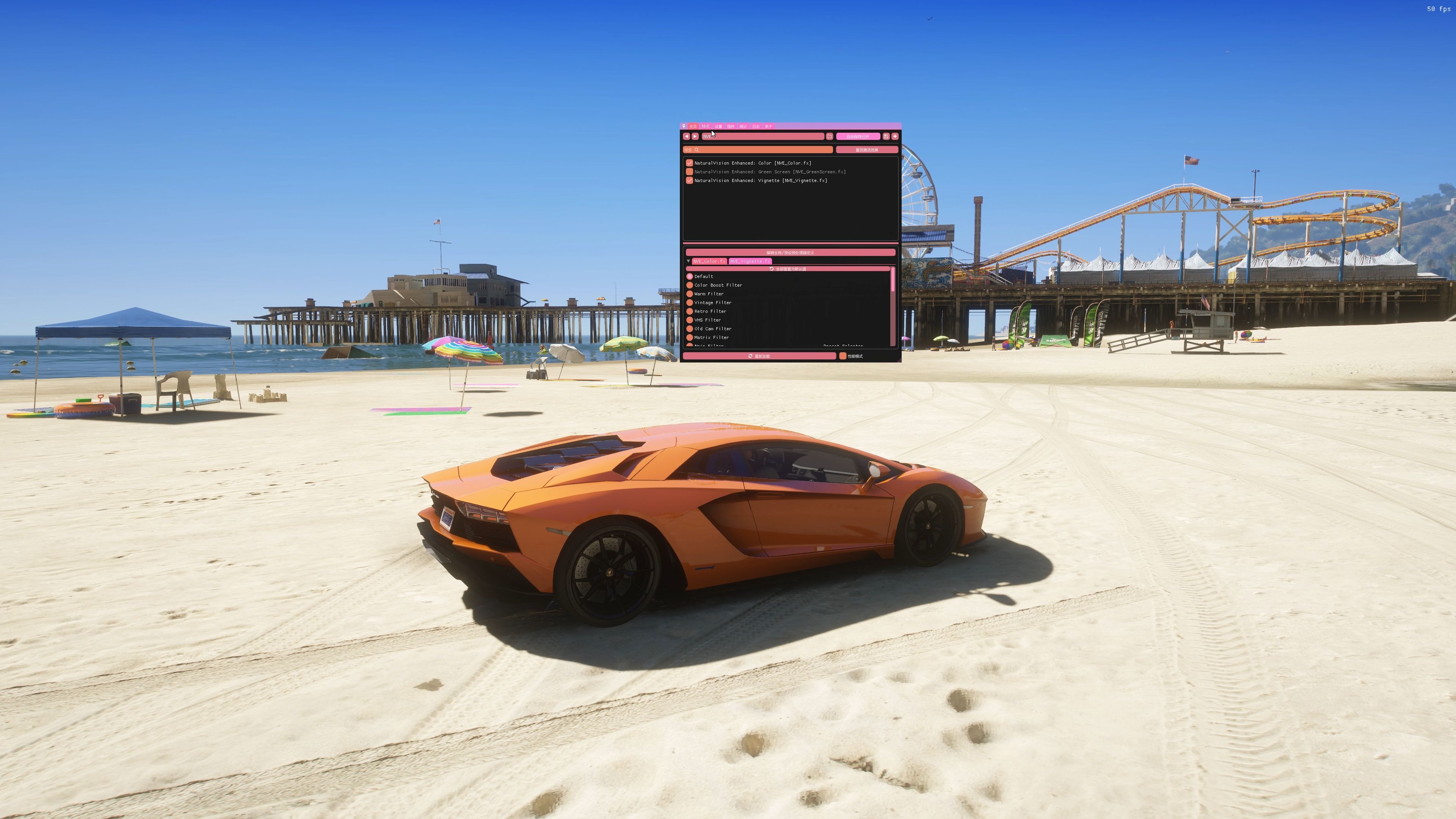Select the next preset right arrow icon

695,136
